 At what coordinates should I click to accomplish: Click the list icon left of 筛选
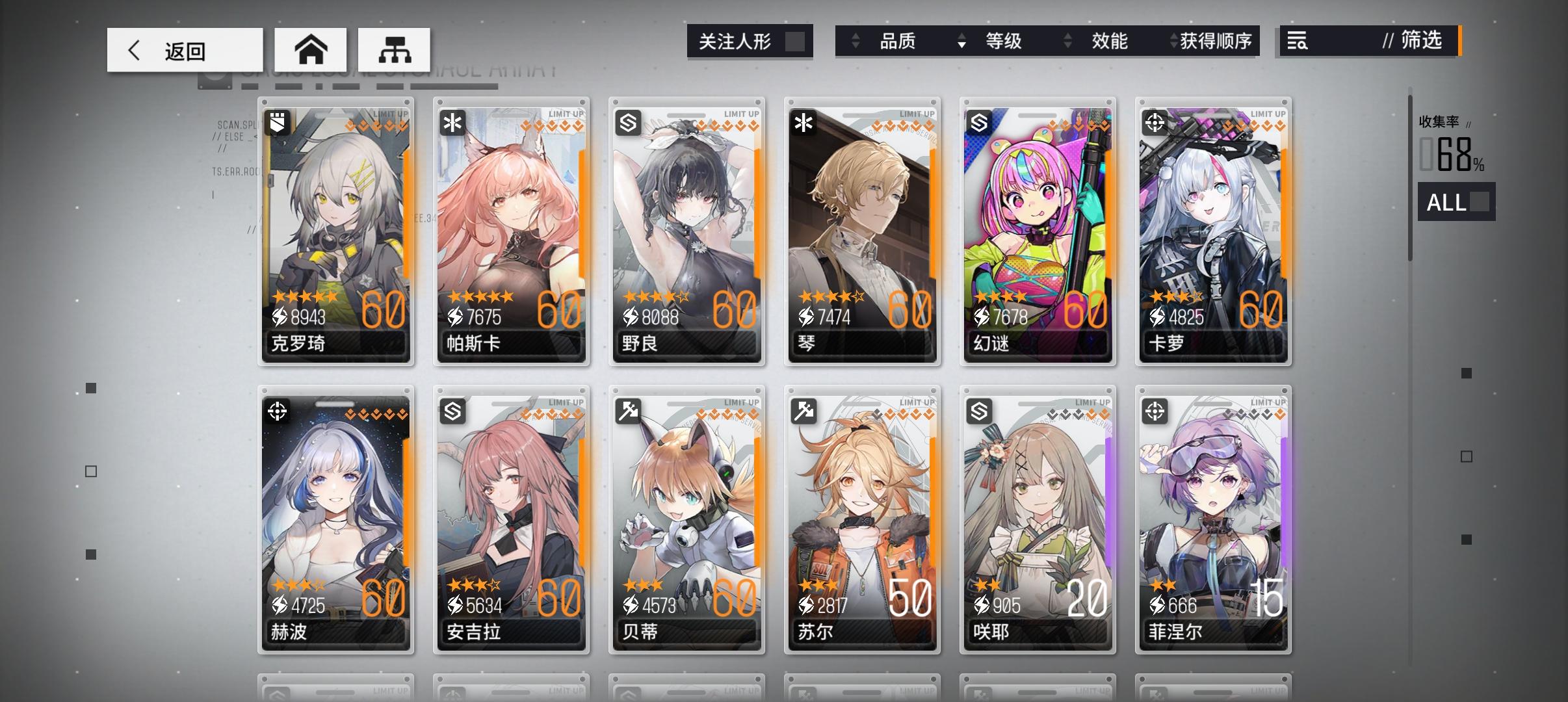[x=1296, y=41]
